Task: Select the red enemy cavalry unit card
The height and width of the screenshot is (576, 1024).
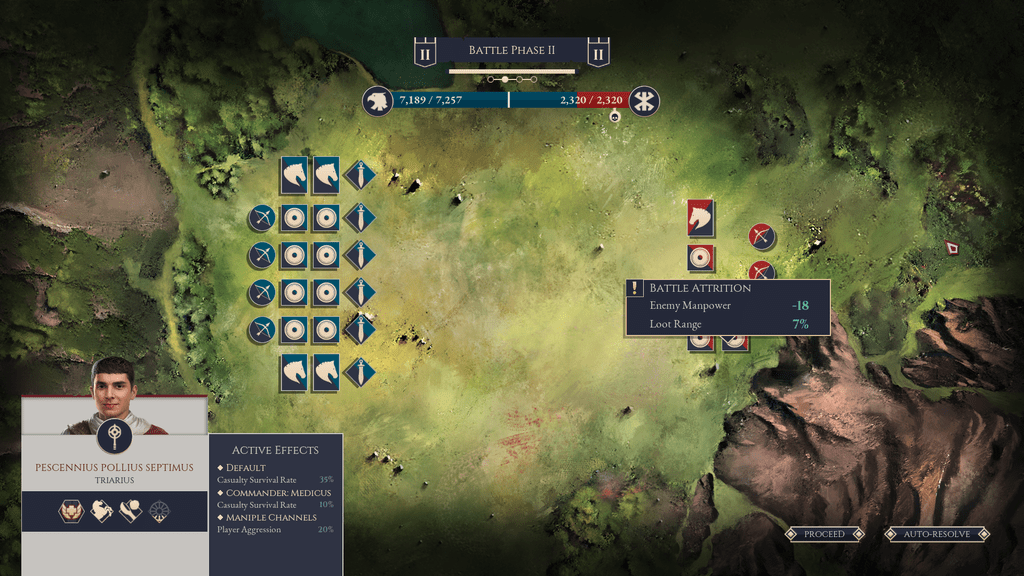Action: [700, 218]
